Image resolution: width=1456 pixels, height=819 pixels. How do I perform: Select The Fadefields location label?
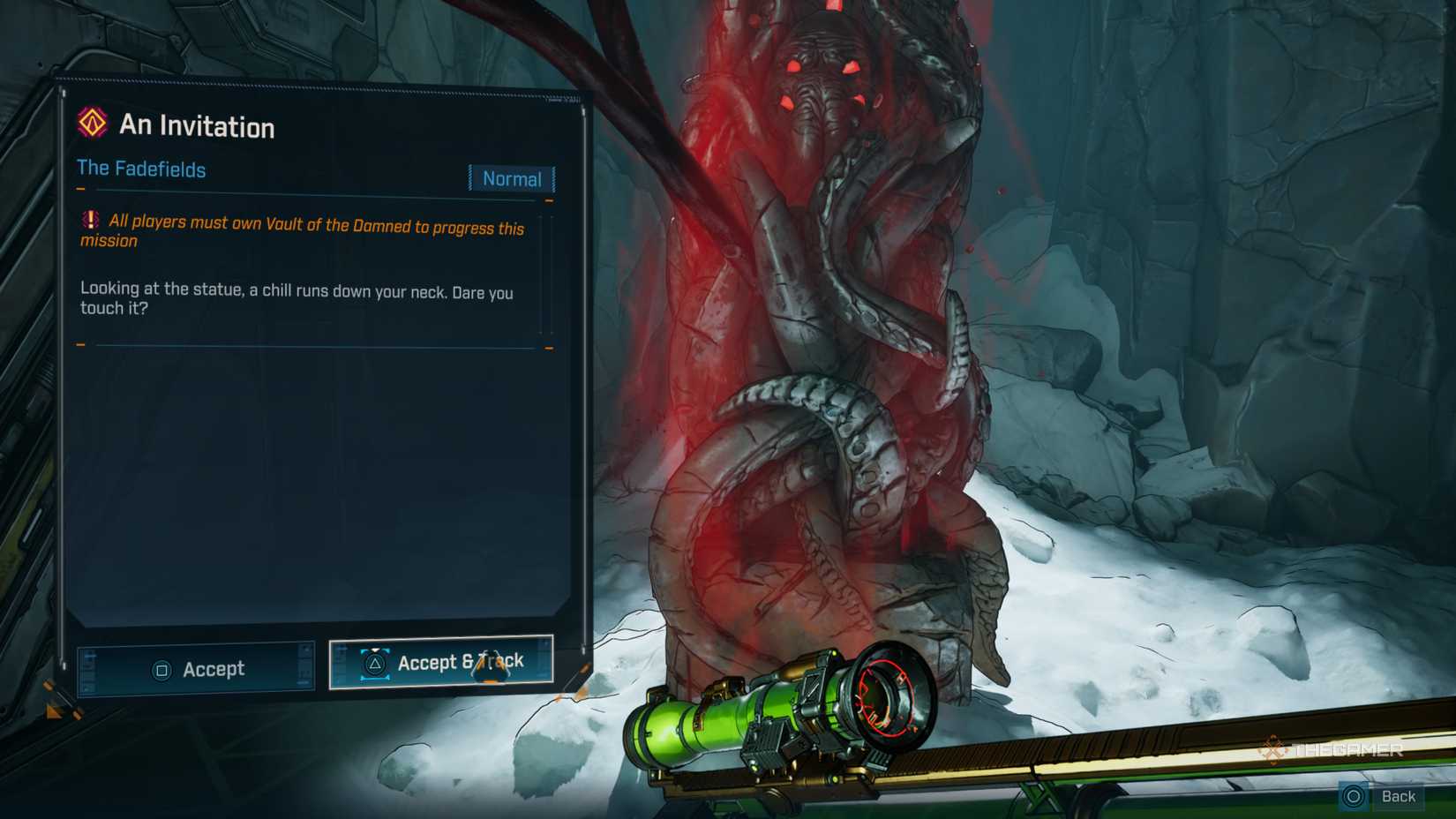click(x=141, y=169)
